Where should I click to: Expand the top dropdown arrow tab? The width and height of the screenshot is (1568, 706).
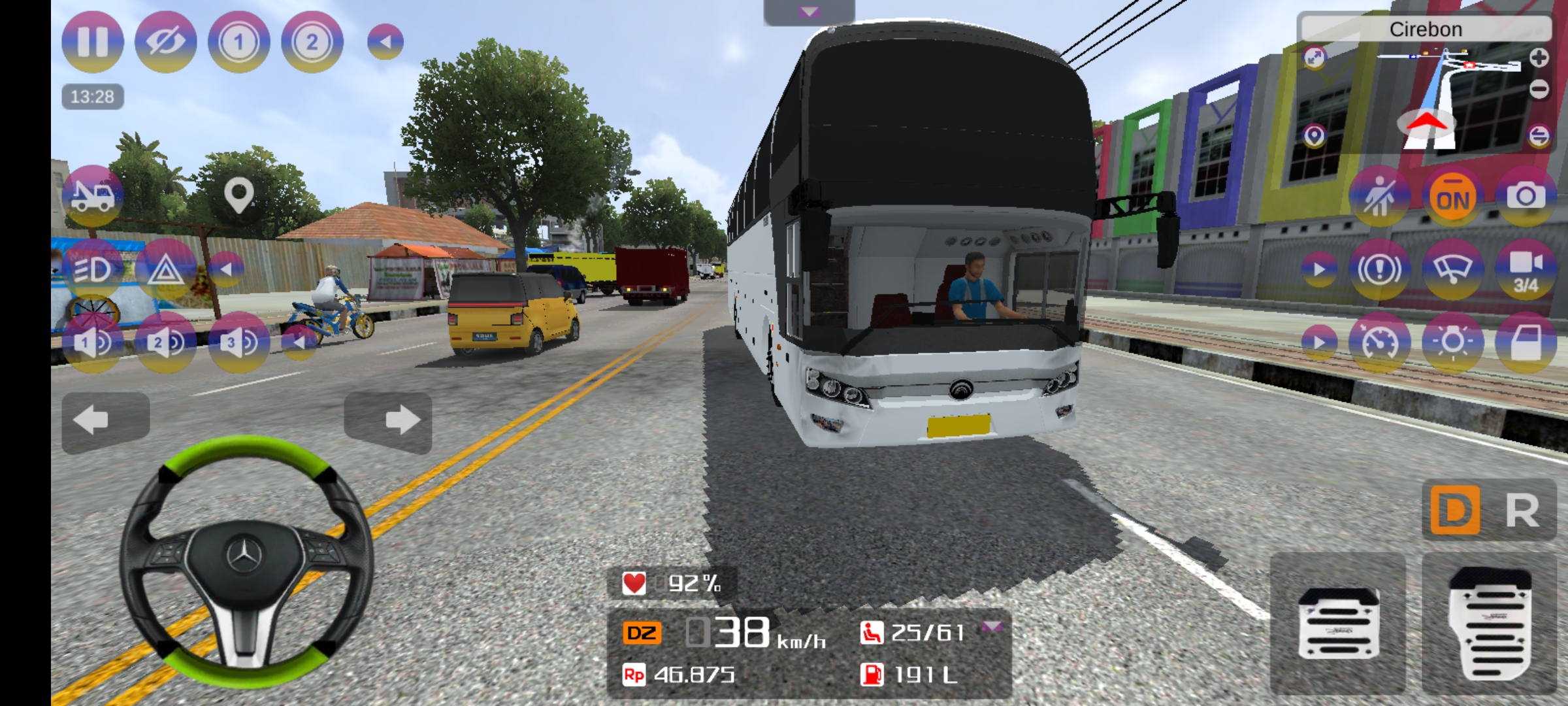[x=809, y=12]
